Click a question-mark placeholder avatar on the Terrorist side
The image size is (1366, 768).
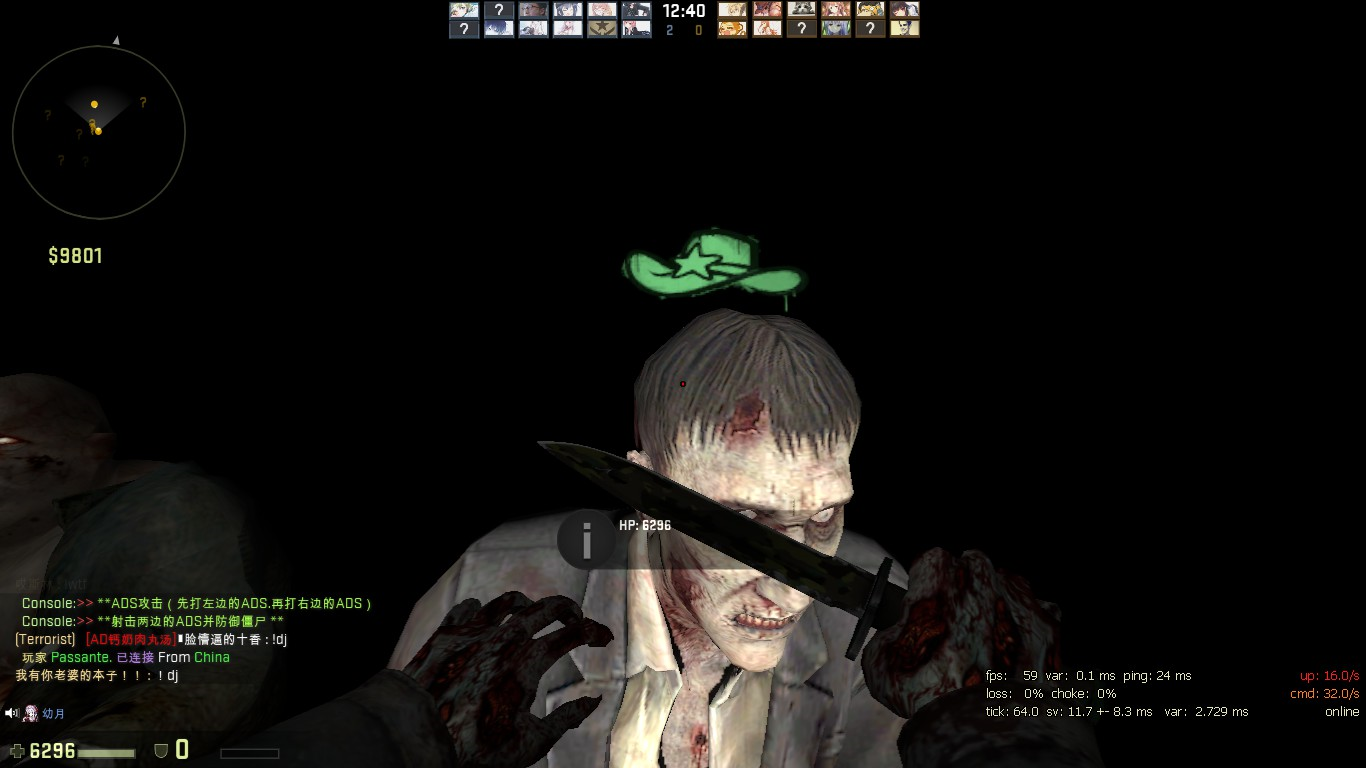802,28
